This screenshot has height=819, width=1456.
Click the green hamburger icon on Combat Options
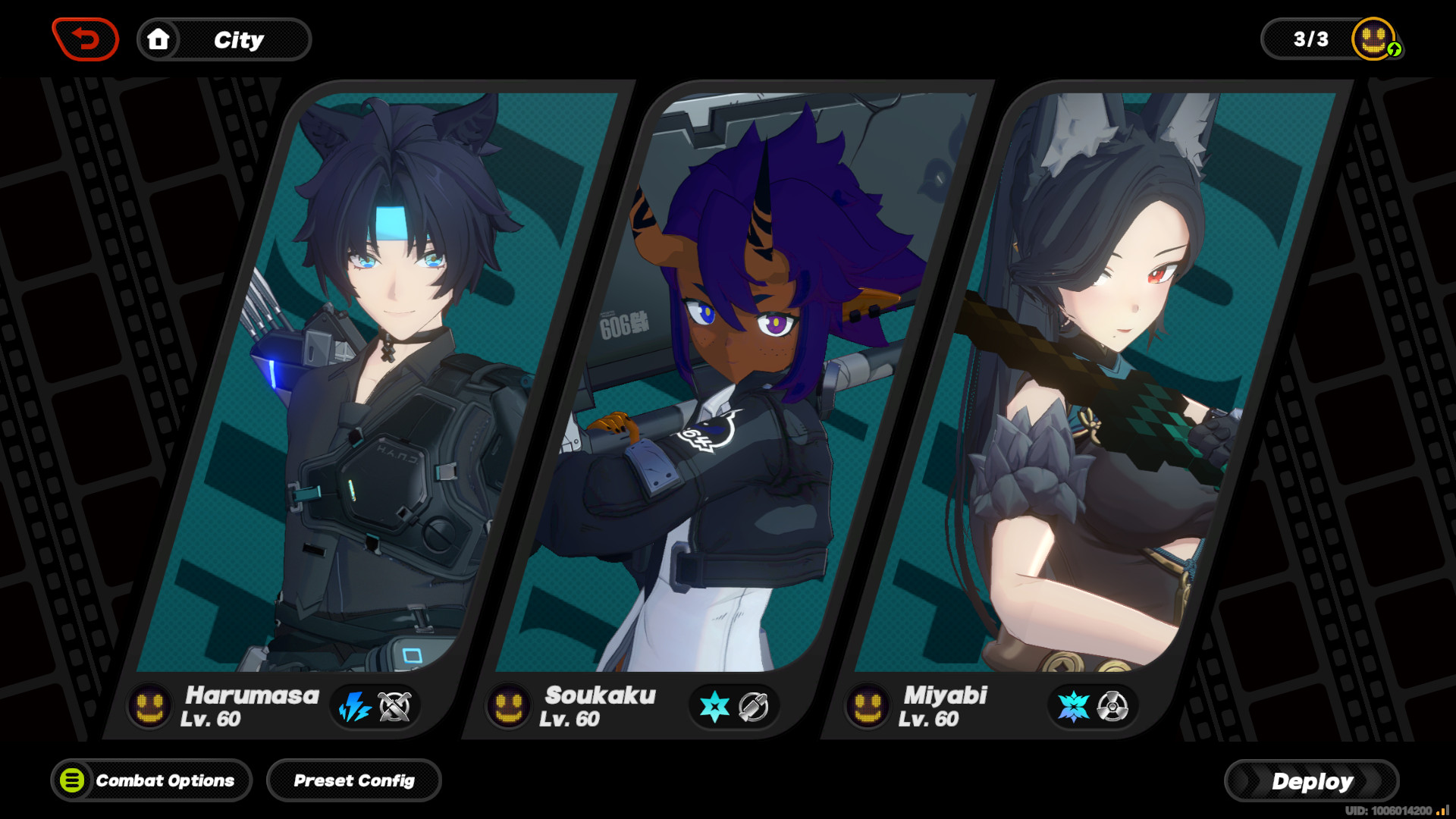coord(74,780)
